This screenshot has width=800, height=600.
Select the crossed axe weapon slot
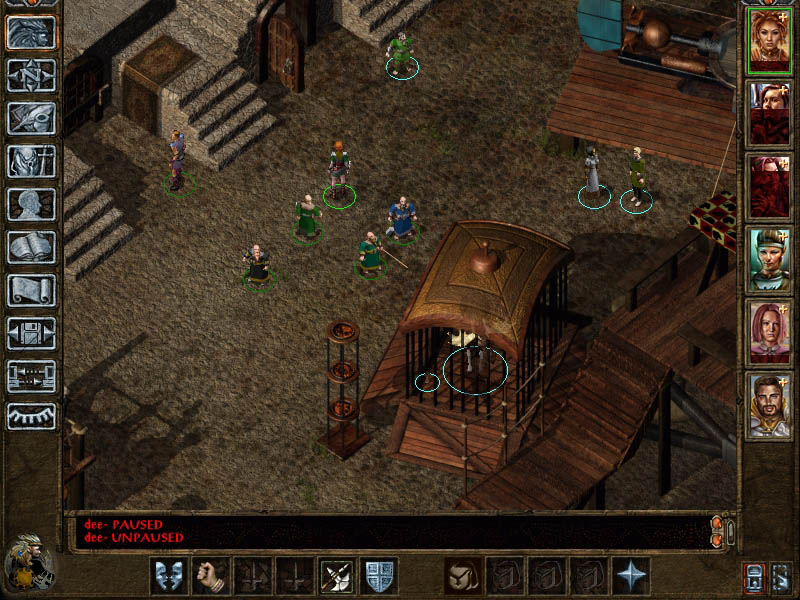[337, 576]
